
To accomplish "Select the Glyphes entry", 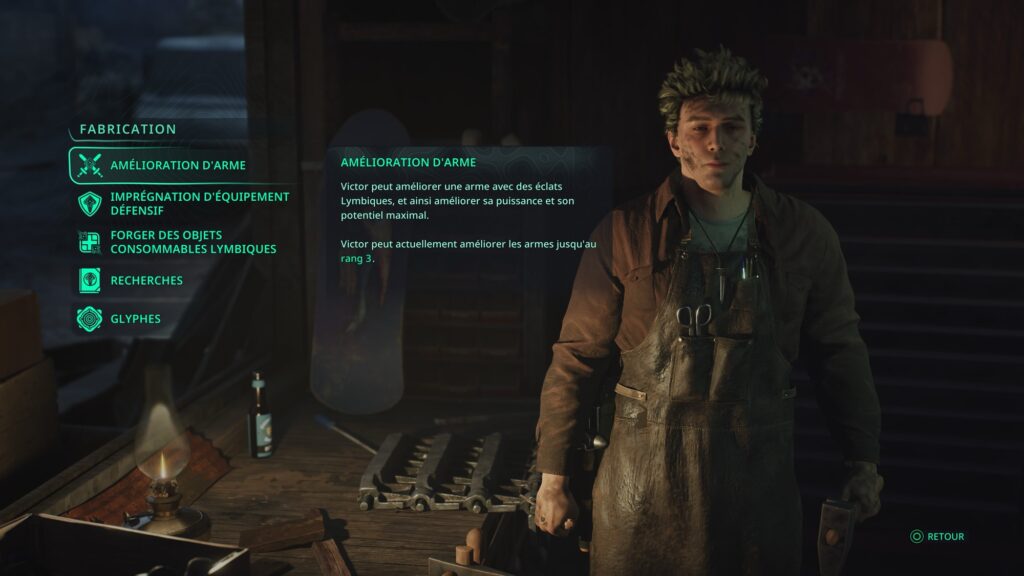I will (135, 319).
